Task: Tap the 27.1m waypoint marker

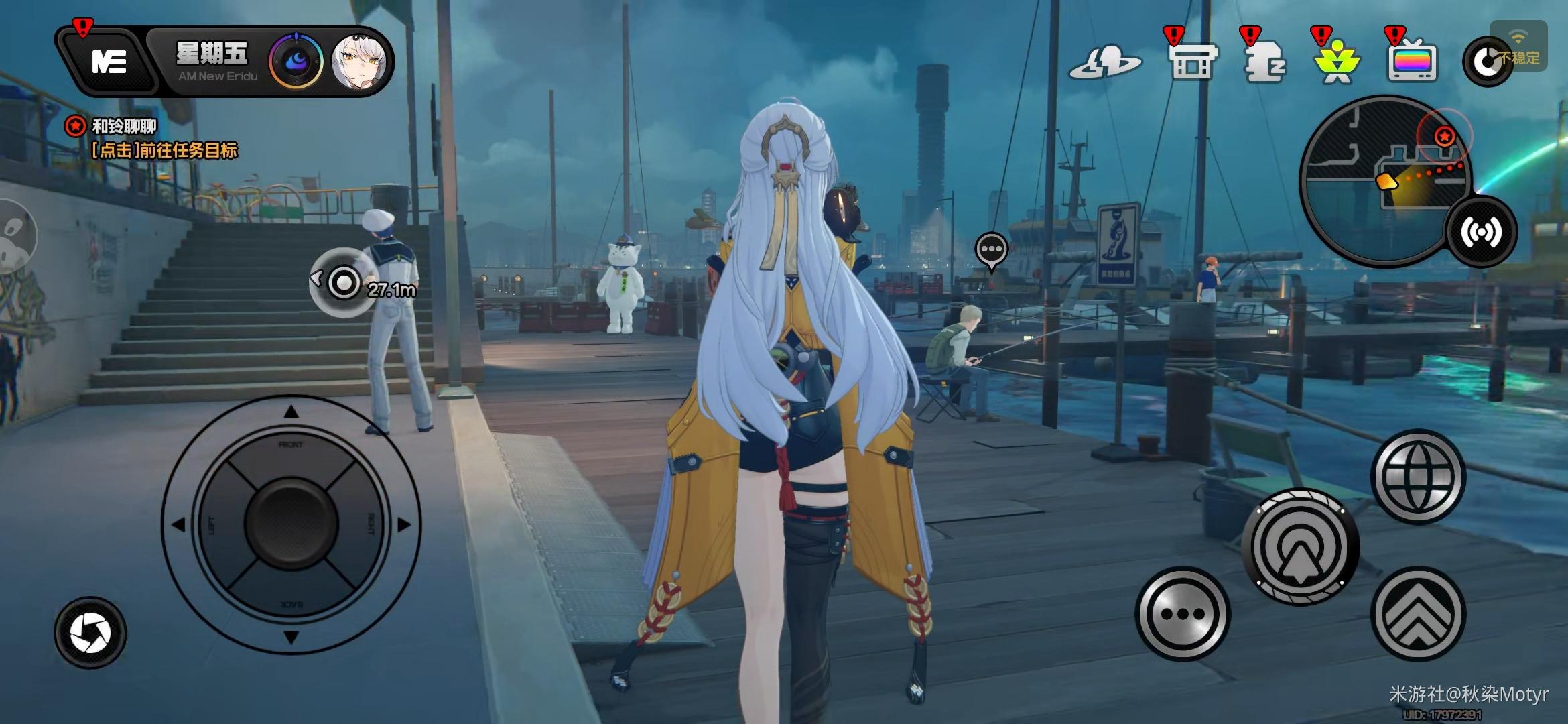Action: point(344,283)
